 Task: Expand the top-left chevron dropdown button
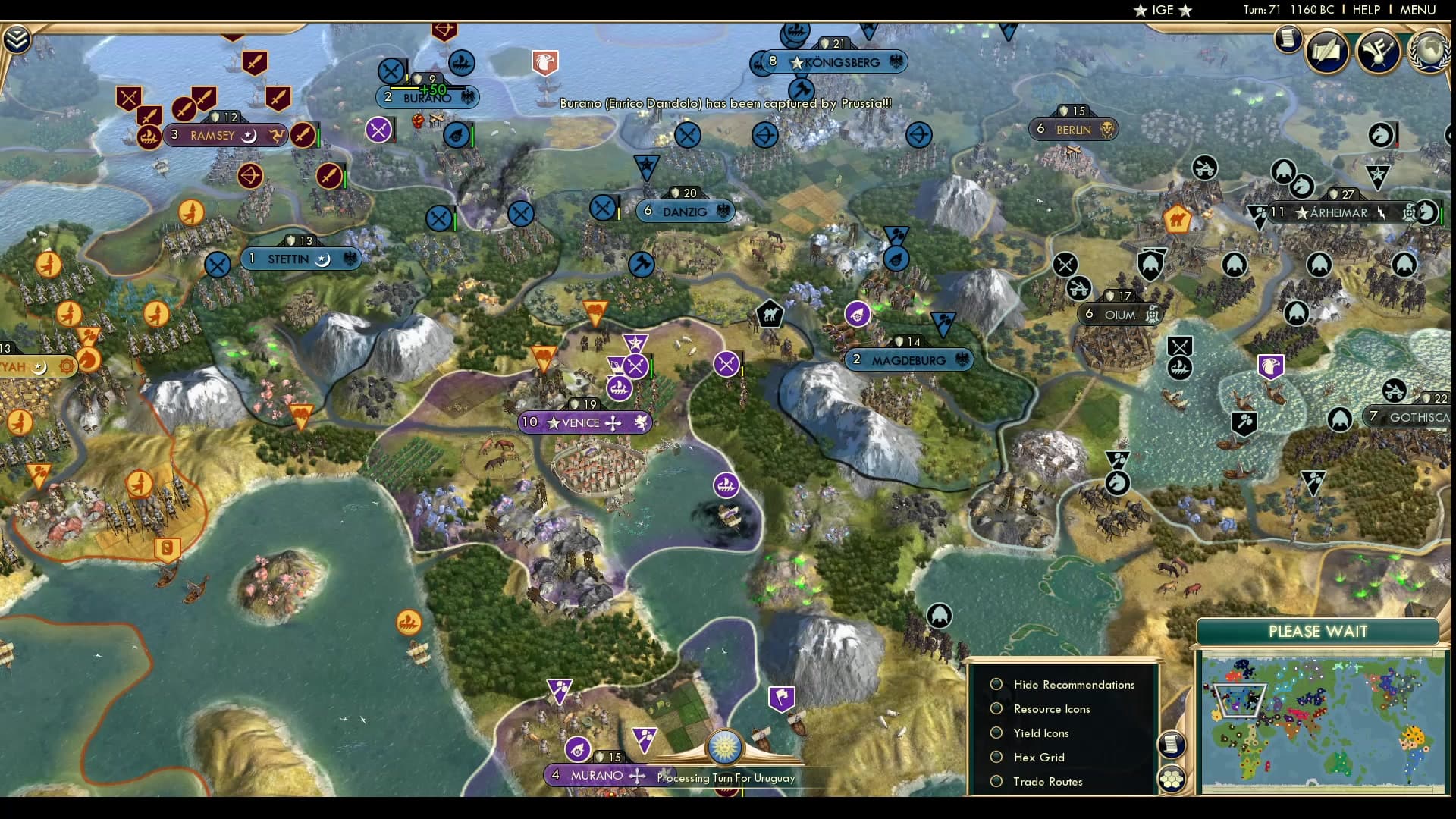tap(17, 39)
